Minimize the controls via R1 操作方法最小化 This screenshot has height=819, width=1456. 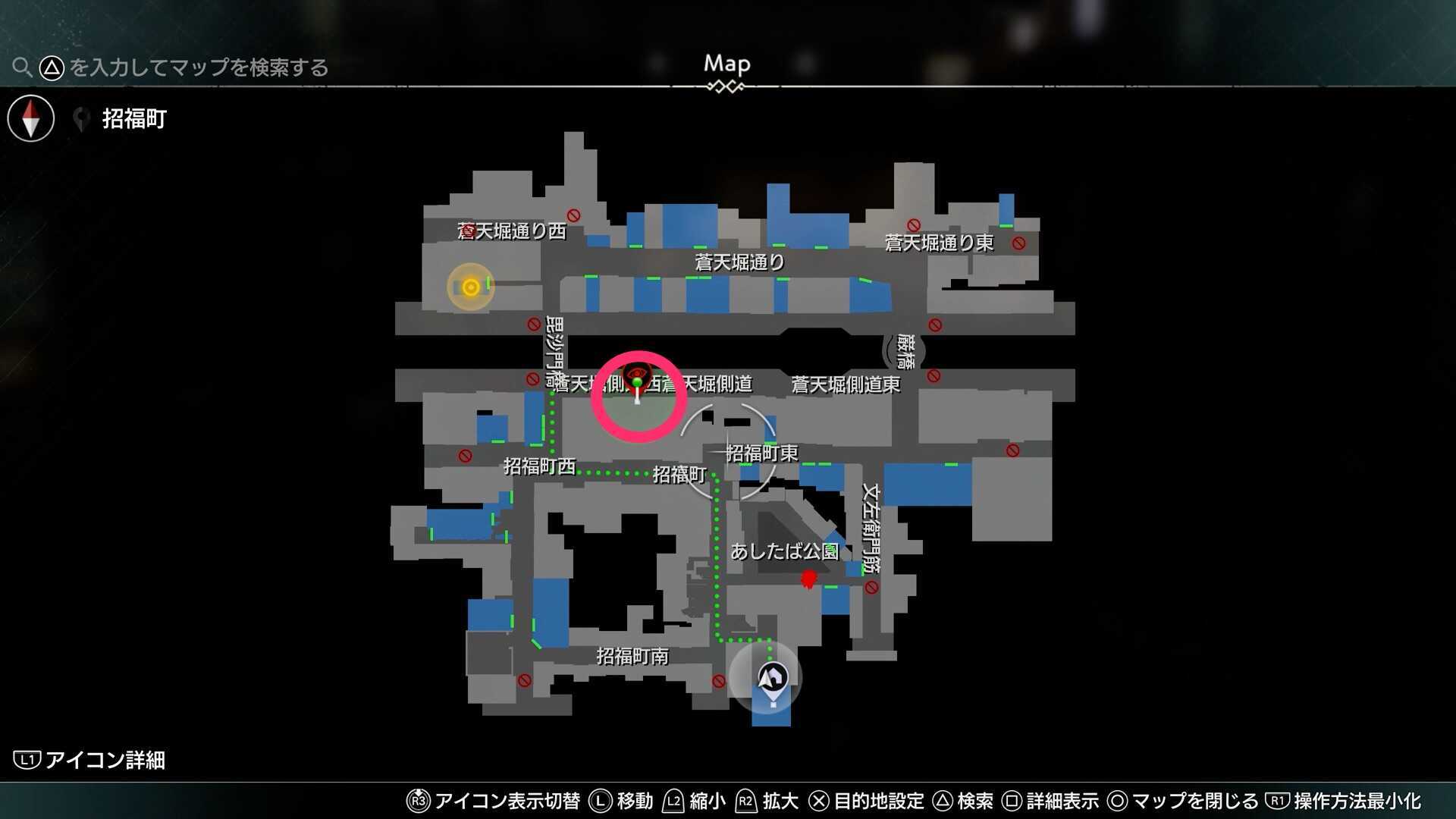[1279, 801]
